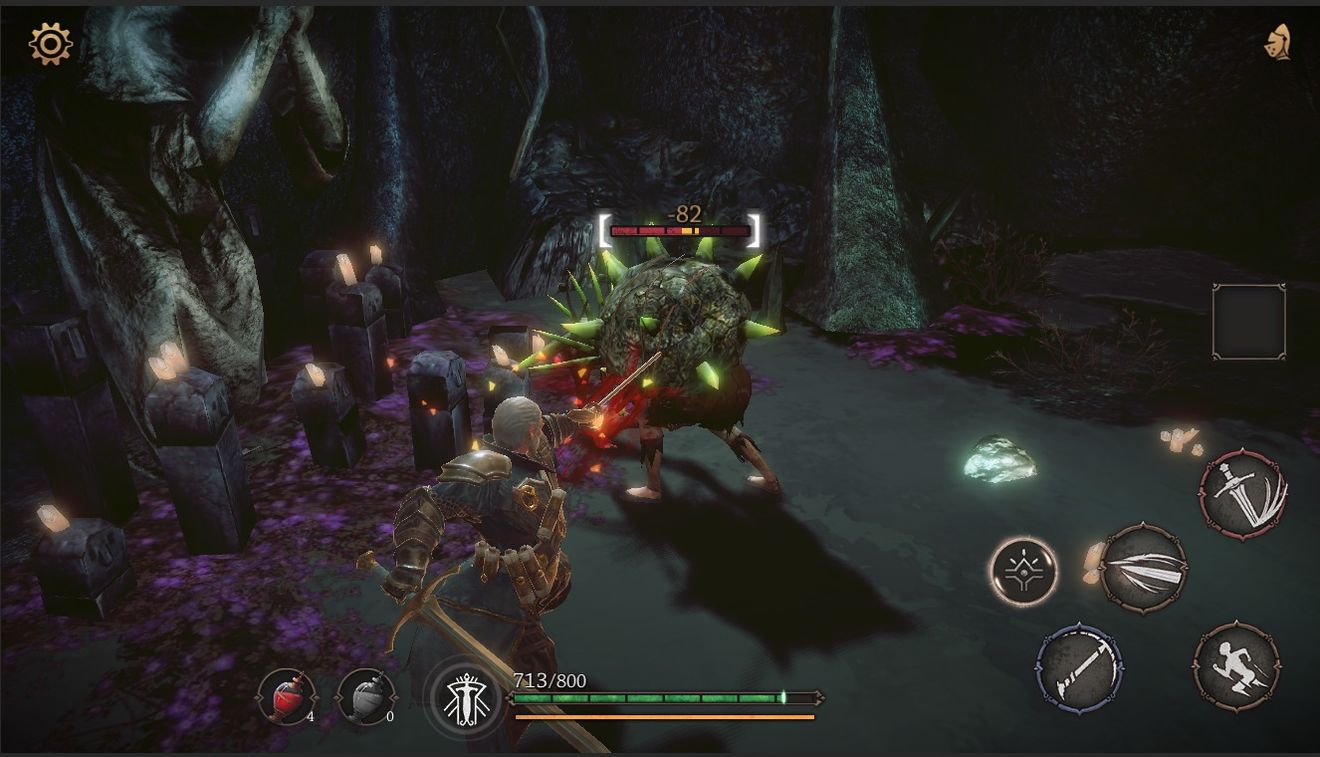Use the red health potion
The width and height of the screenshot is (1320, 757).
[287, 696]
